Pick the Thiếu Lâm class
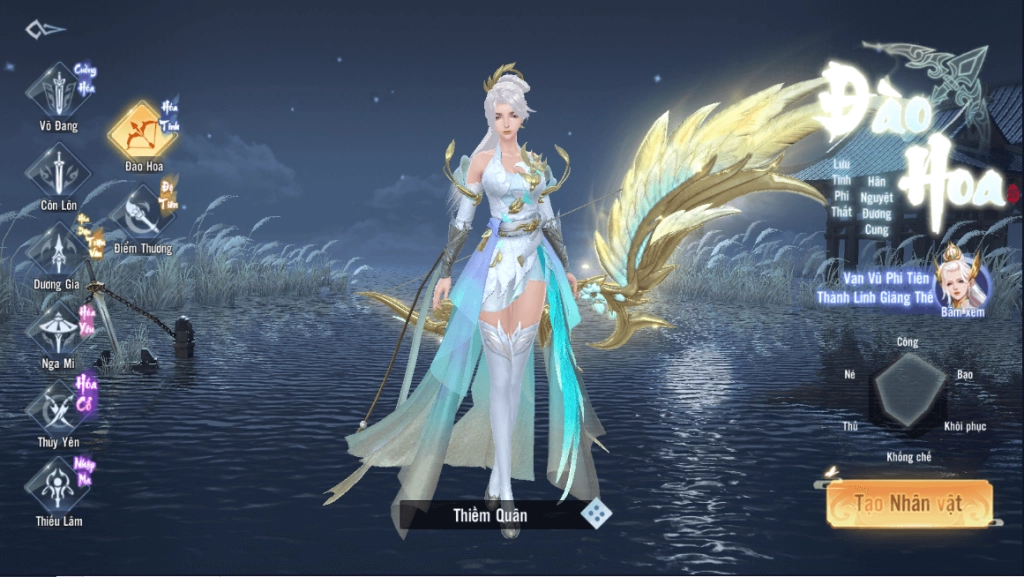Image resolution: width=1024 pixels, height=577 pixels. click(58, 486)
